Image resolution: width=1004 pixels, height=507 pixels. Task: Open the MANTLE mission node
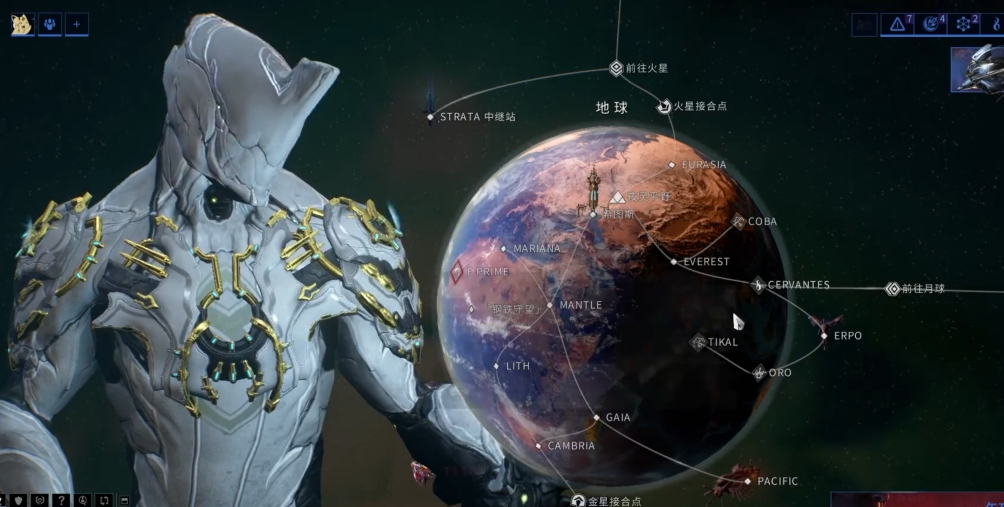551,305
